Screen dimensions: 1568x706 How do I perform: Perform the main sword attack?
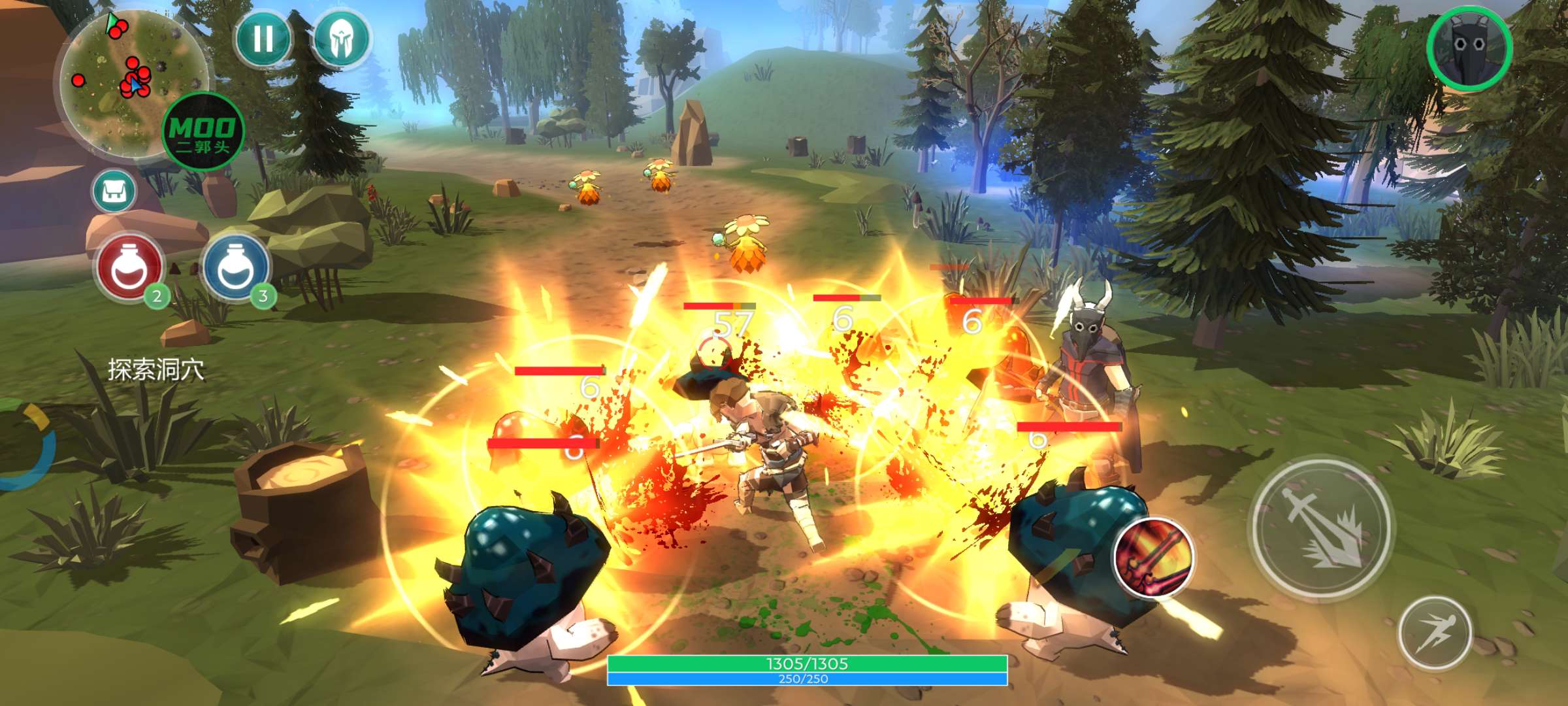[1321, 528]
